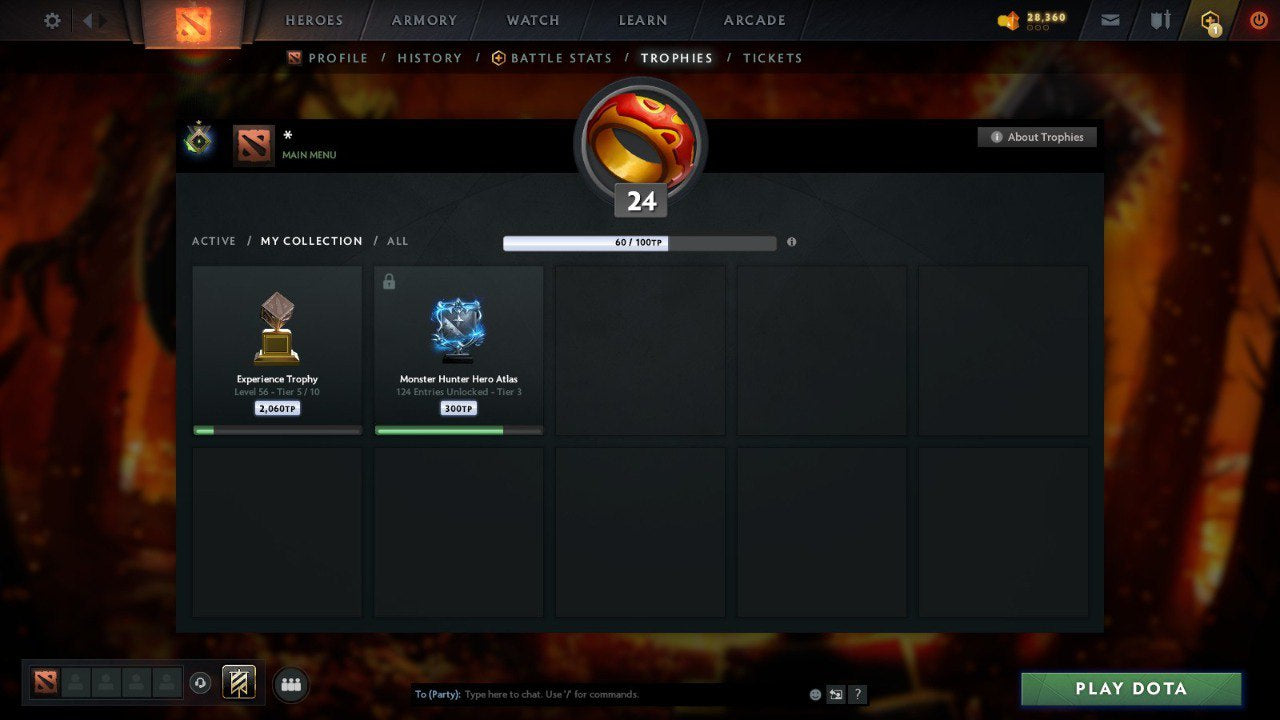1280x720 pixels.
Task: Select the ALL trophies filter
Action: 397,241
